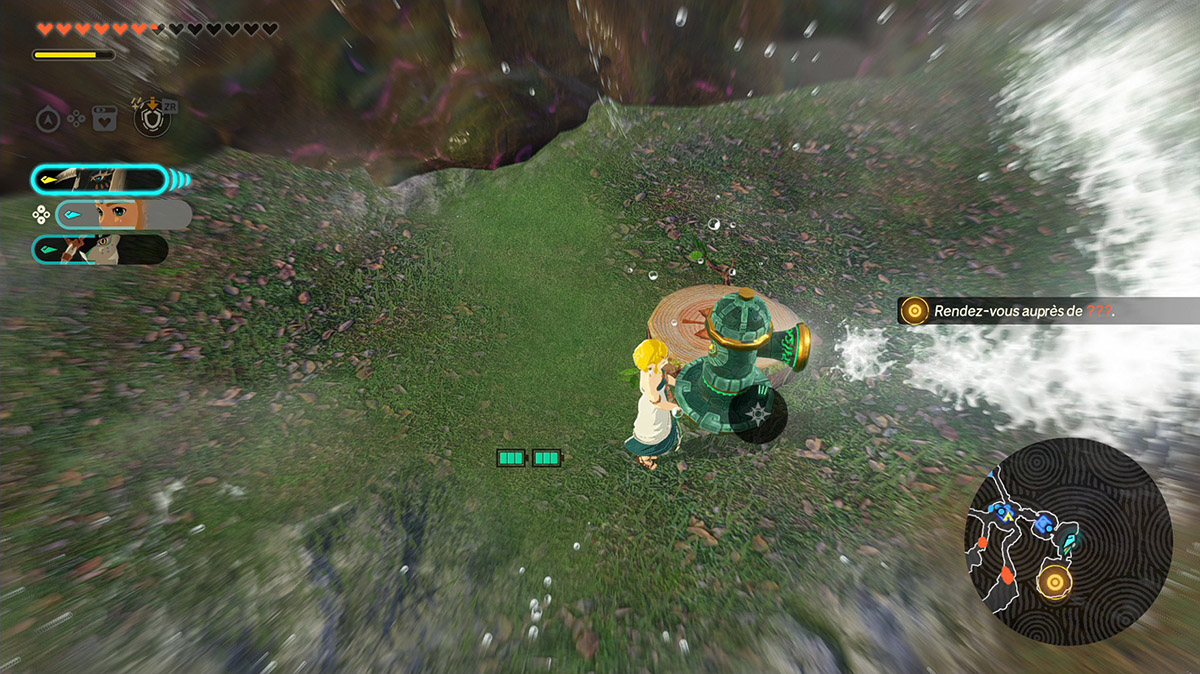1200x674 pixels.
Task: Activate the shield guard ability icon
Action: pyautogui.click(x=152, y=118)
